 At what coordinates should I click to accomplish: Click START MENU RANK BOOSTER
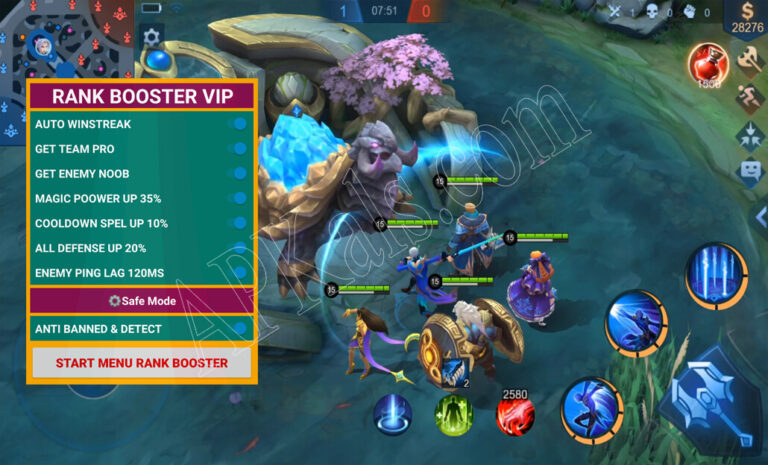click(x=141, y=363)
